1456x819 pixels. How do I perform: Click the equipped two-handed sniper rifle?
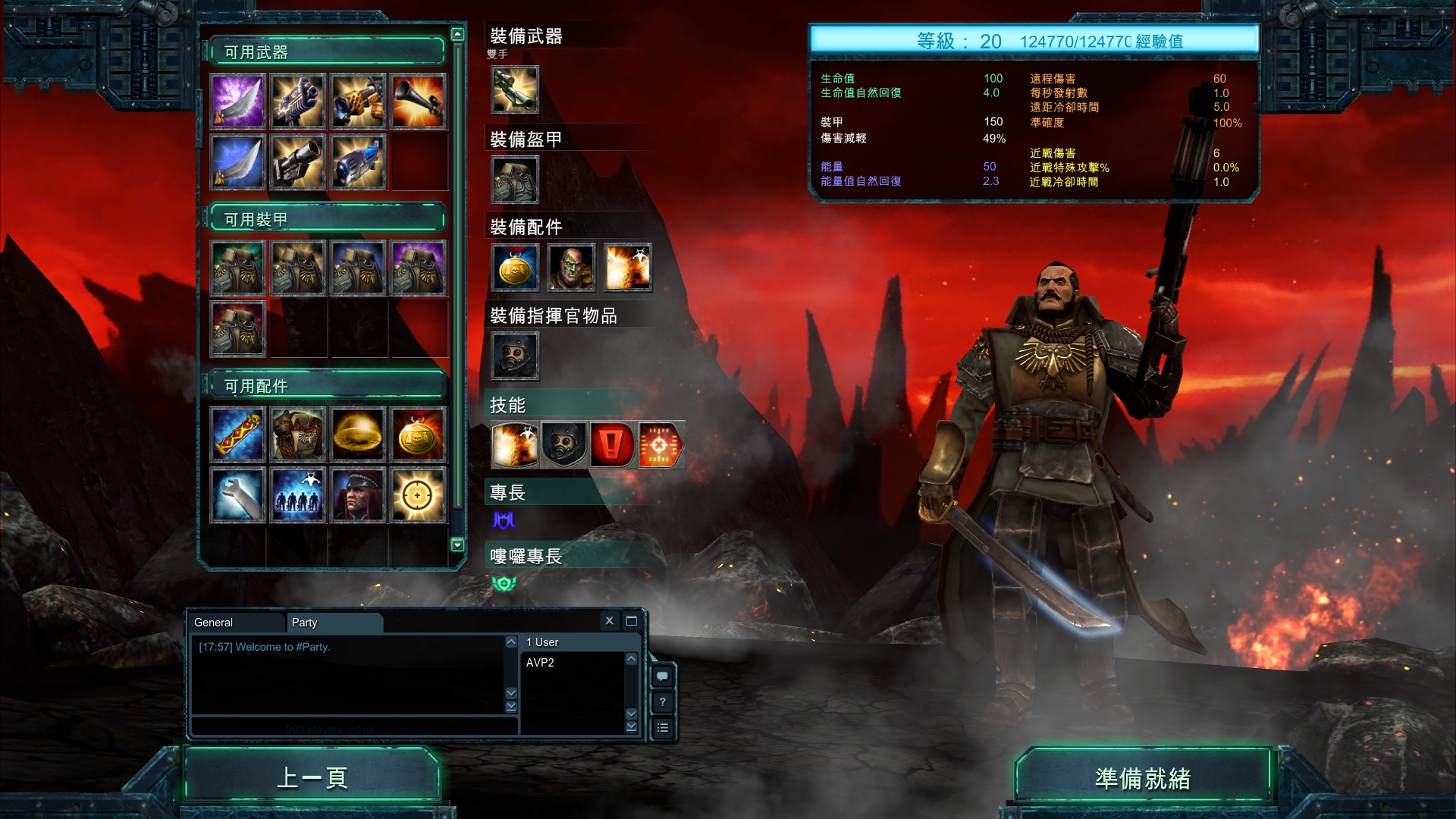click(515, 89)
